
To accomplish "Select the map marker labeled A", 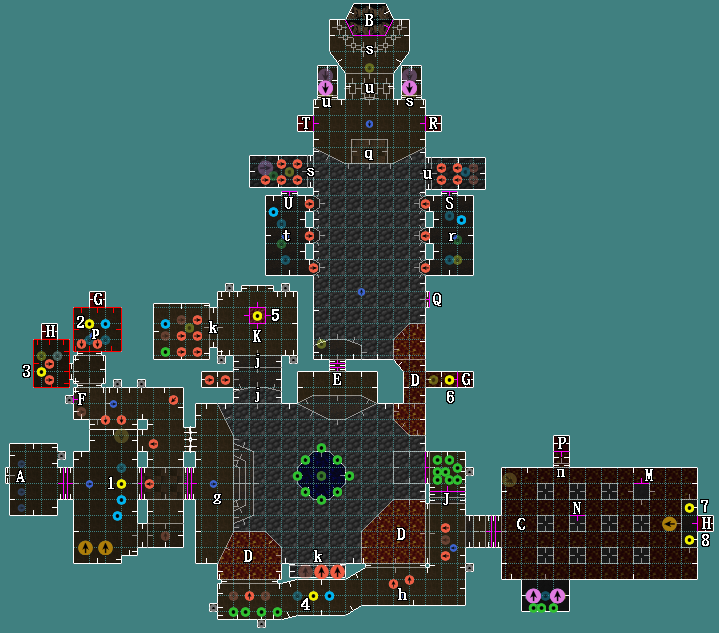I will (20, 477).
